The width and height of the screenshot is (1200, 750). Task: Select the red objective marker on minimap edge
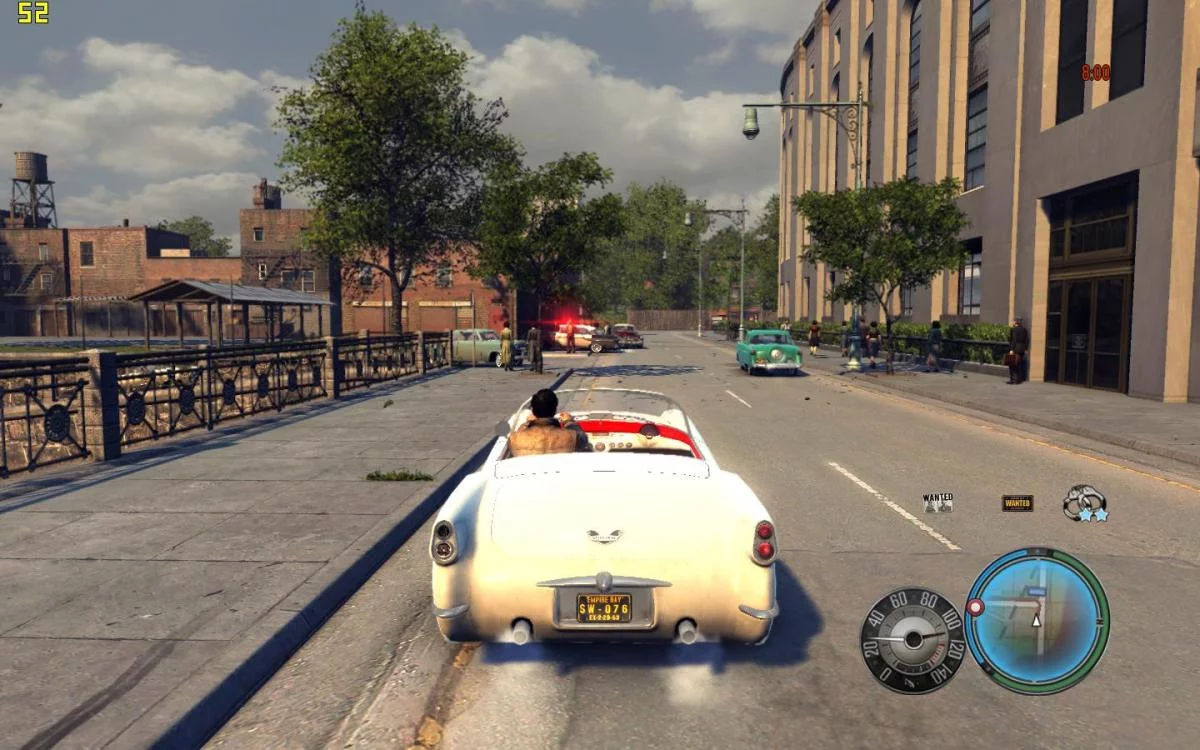click(x=975, y=607)
